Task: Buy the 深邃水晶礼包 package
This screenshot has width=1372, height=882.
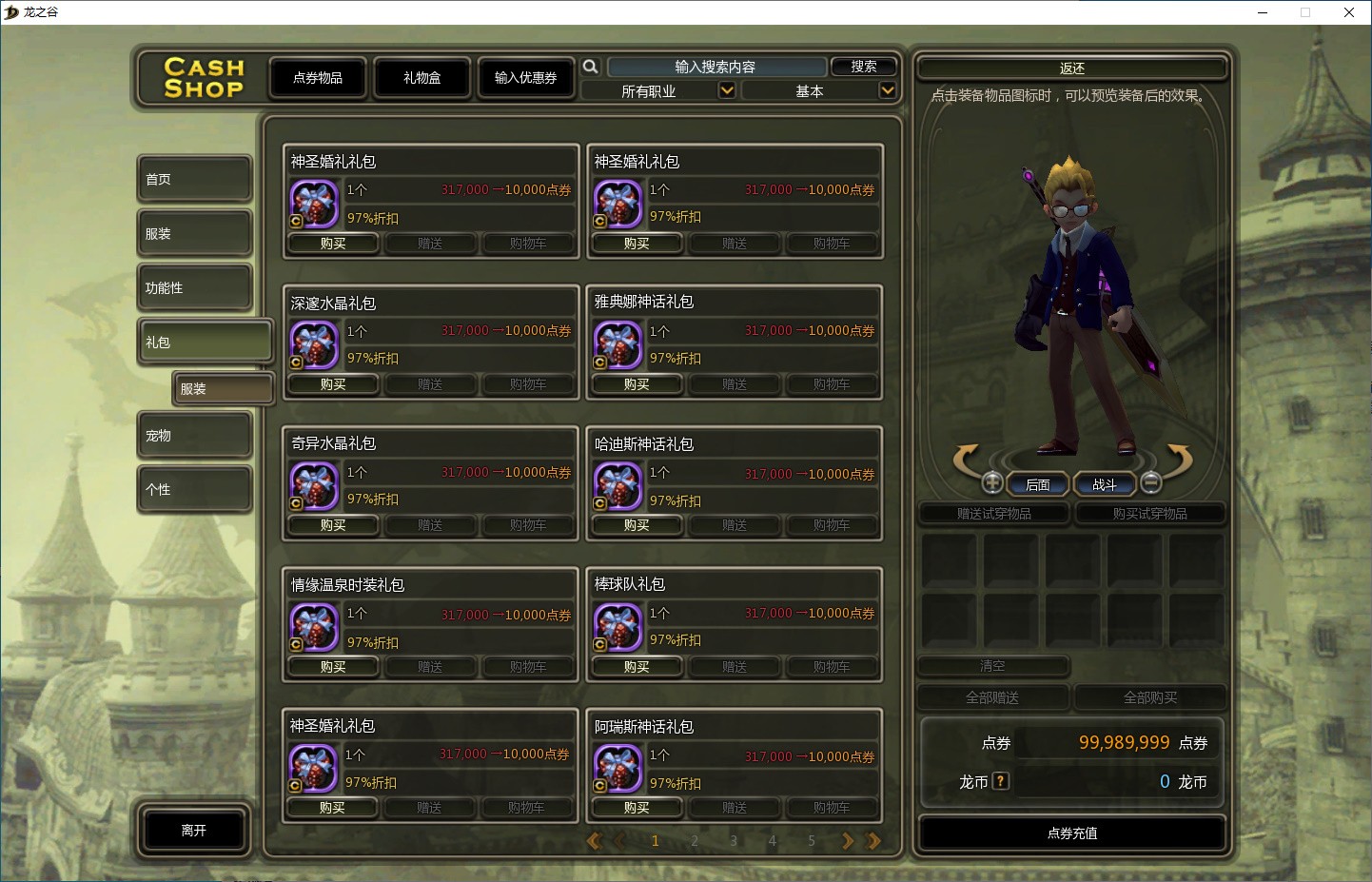Action: click(x=333, y=384)
